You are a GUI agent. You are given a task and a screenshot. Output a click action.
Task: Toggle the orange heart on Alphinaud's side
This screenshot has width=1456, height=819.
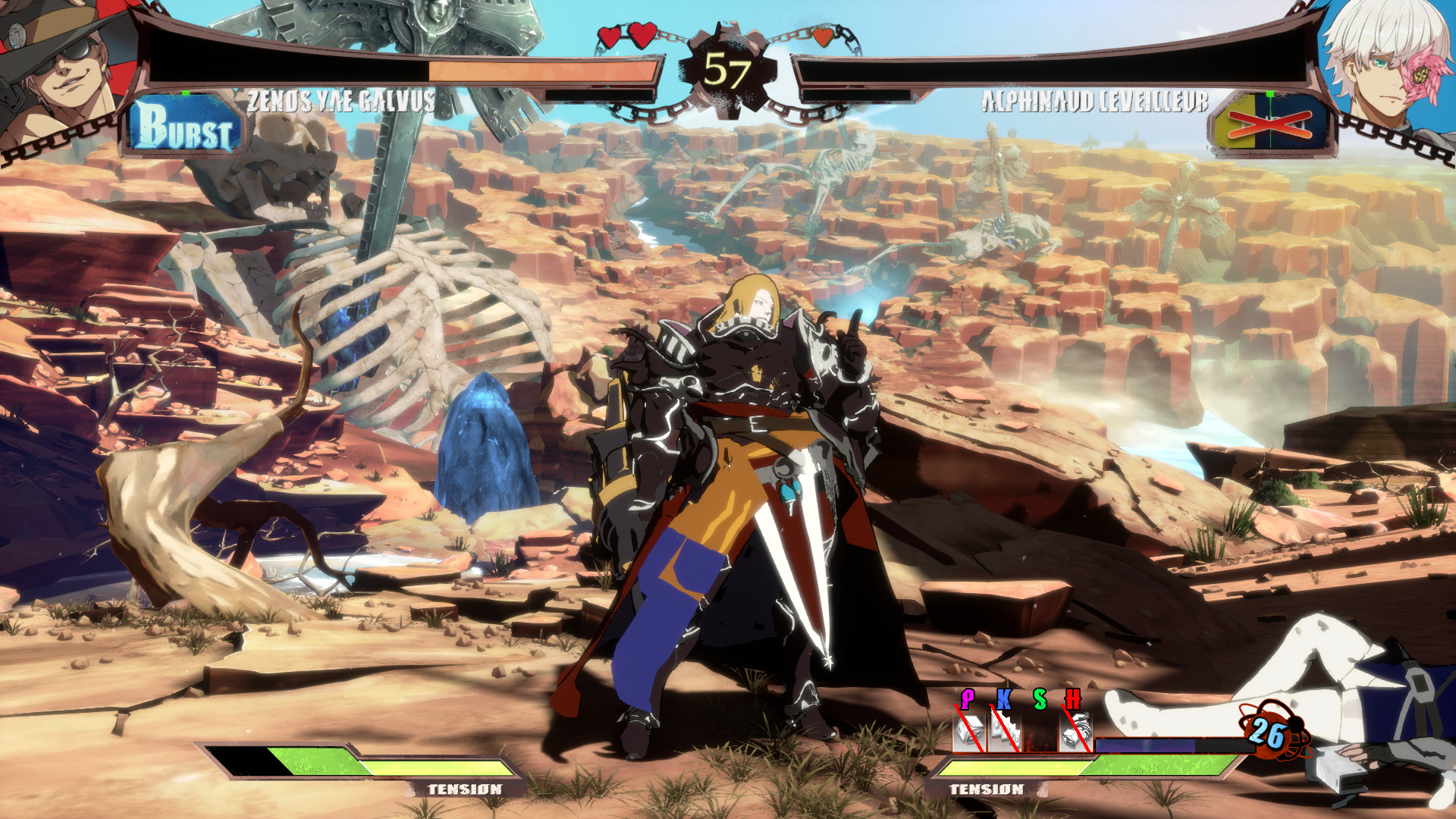(x=824, y=36)
